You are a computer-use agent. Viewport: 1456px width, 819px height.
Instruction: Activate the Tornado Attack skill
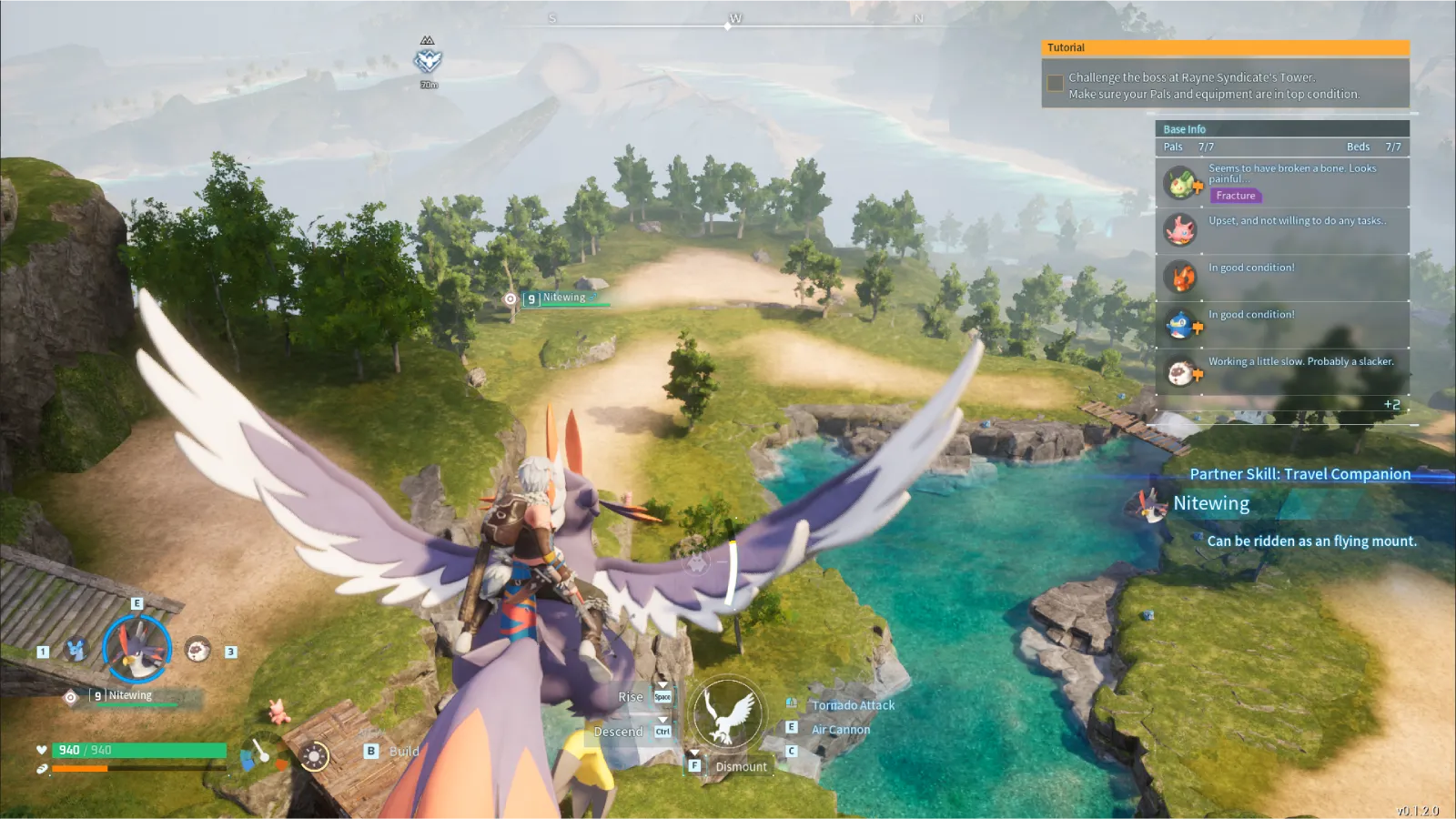click(853, 705)
